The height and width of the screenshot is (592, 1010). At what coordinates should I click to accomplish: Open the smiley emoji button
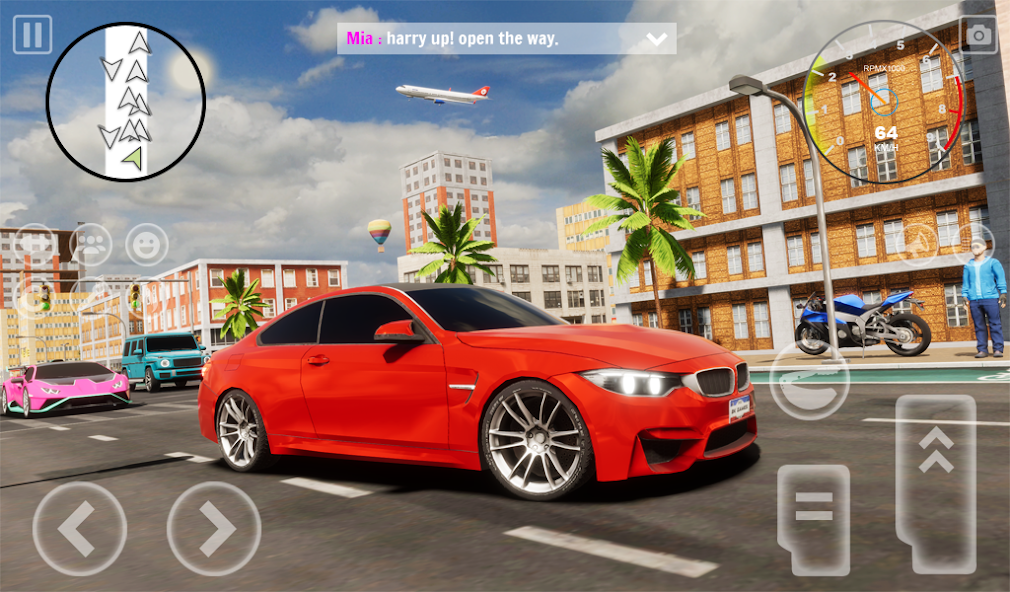click(x=147, y=244)
